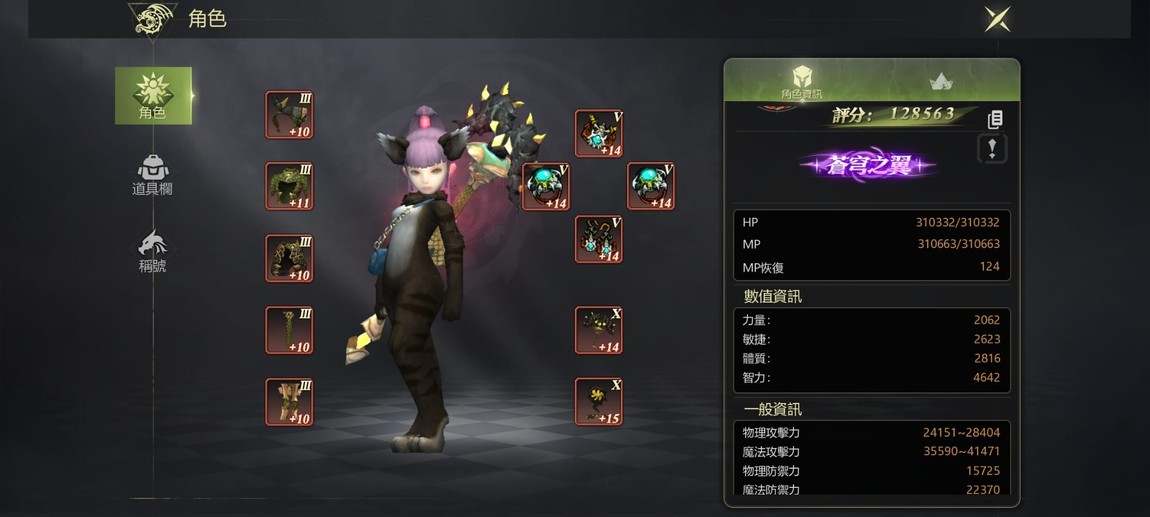
Task: Switch to the 稱號 titles tab
Action: 152,251
